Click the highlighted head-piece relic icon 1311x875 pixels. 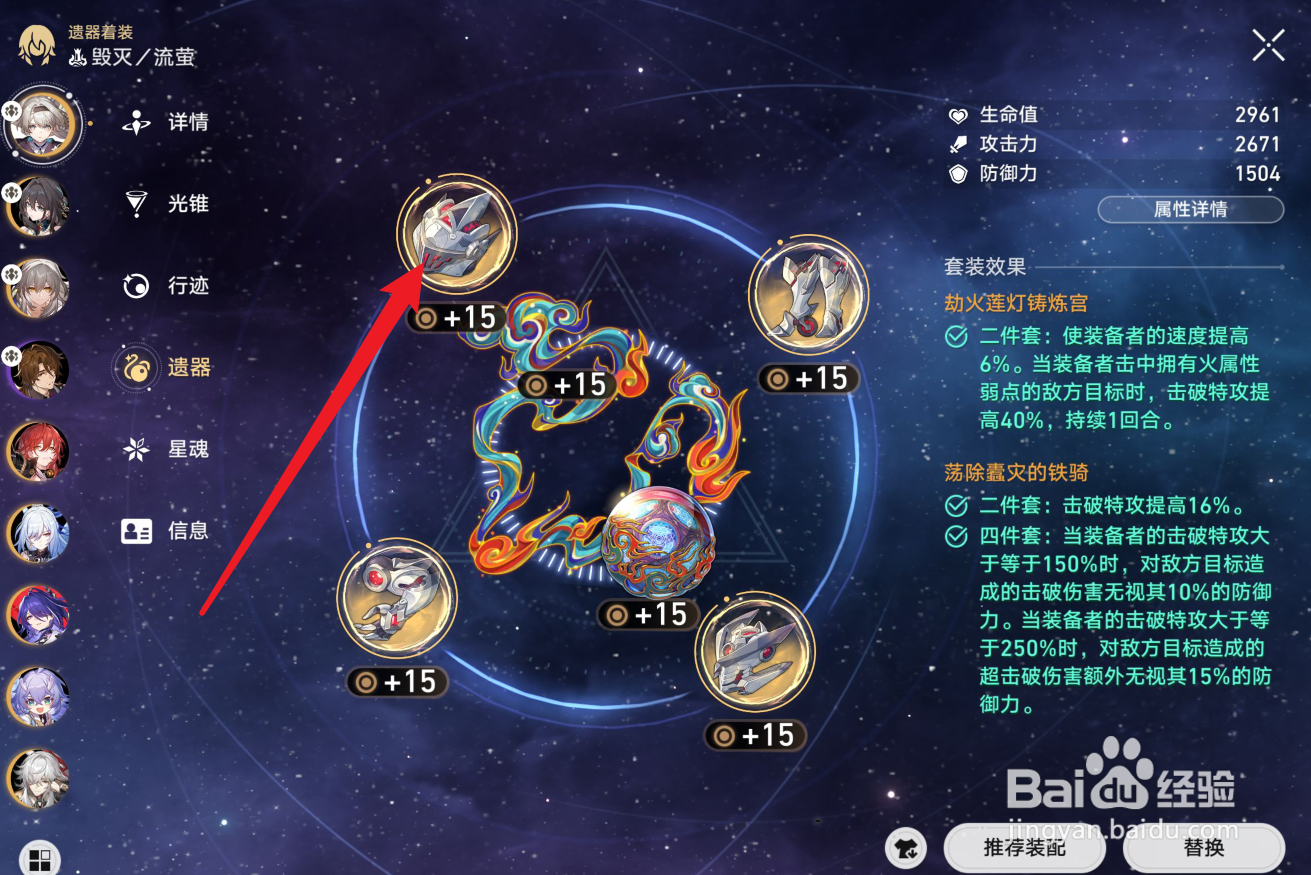pos(459,232)
